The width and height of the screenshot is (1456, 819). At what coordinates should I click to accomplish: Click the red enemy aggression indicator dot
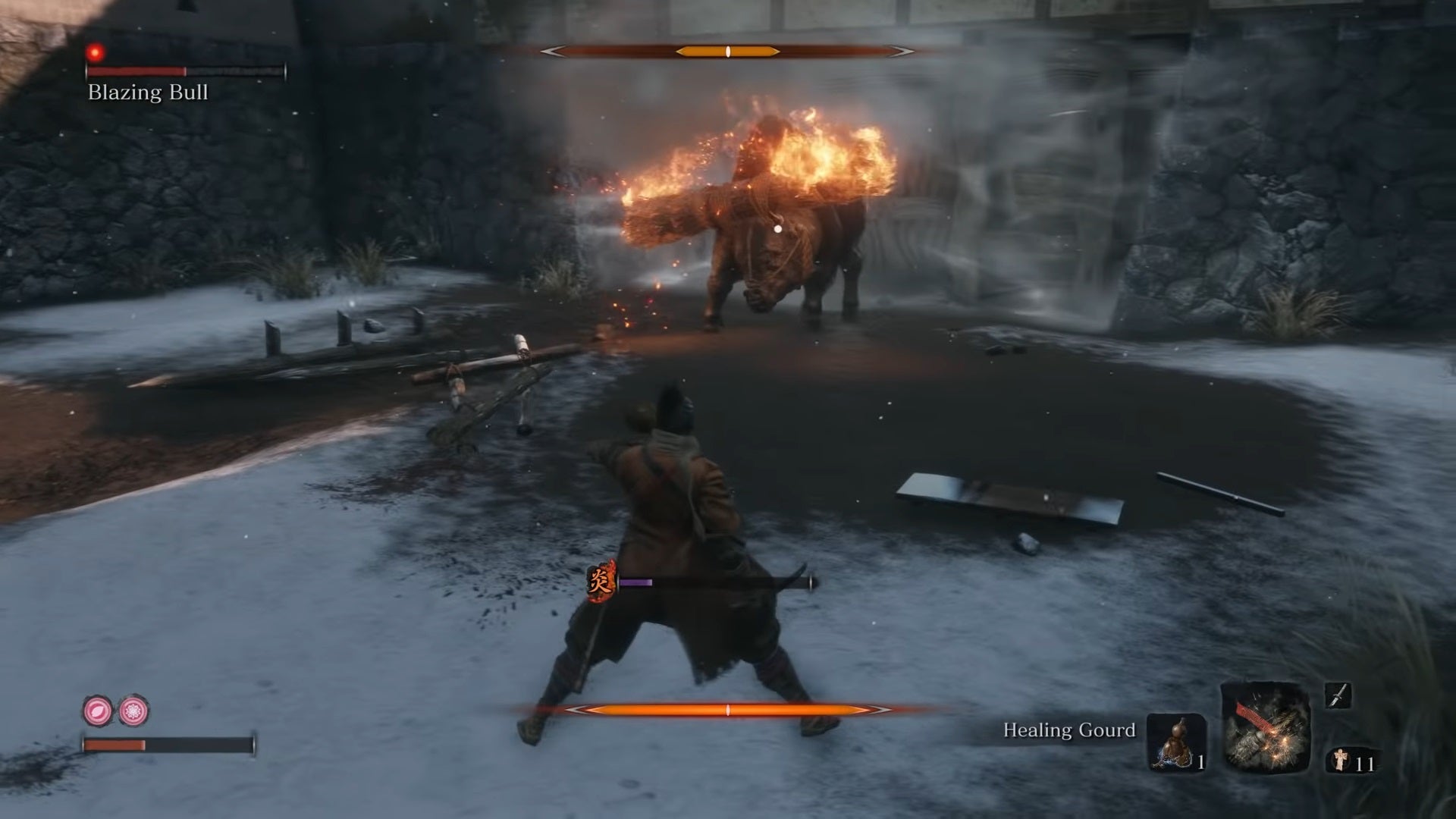96,52
